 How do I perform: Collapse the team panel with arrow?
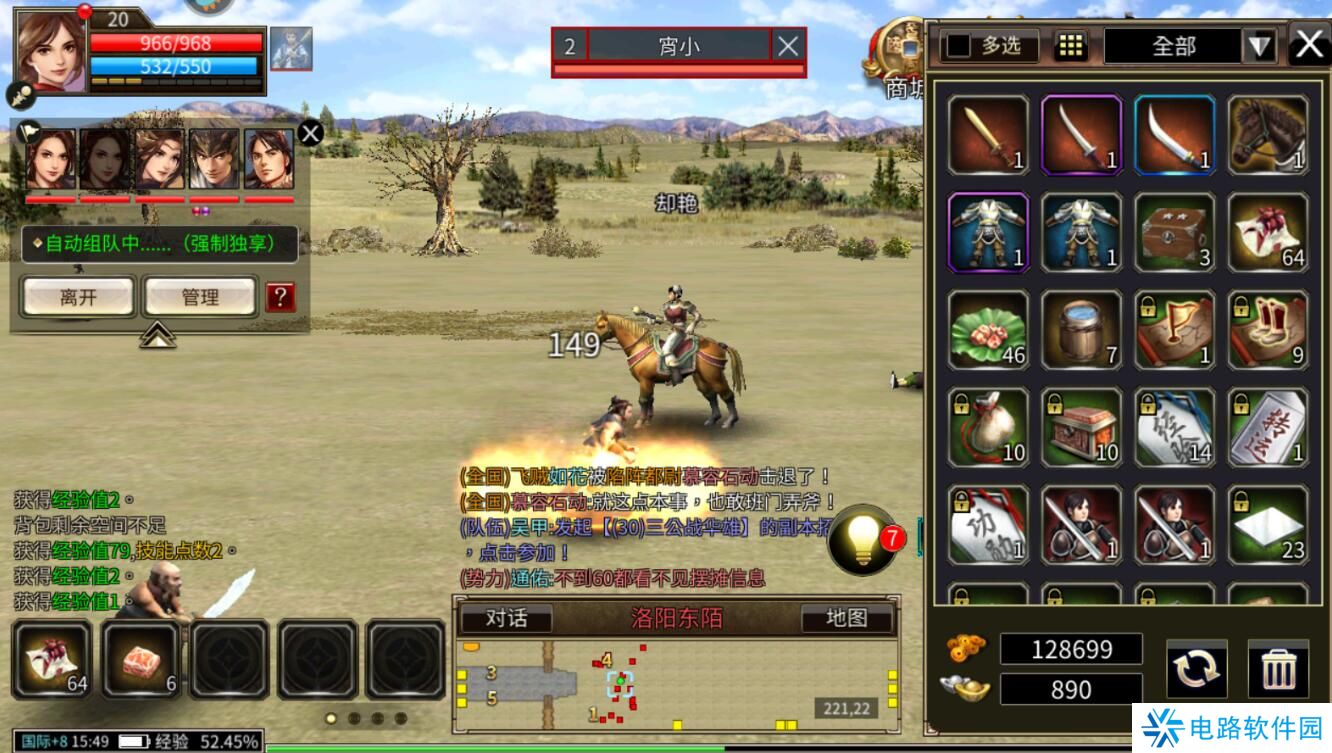pos(157,336)
